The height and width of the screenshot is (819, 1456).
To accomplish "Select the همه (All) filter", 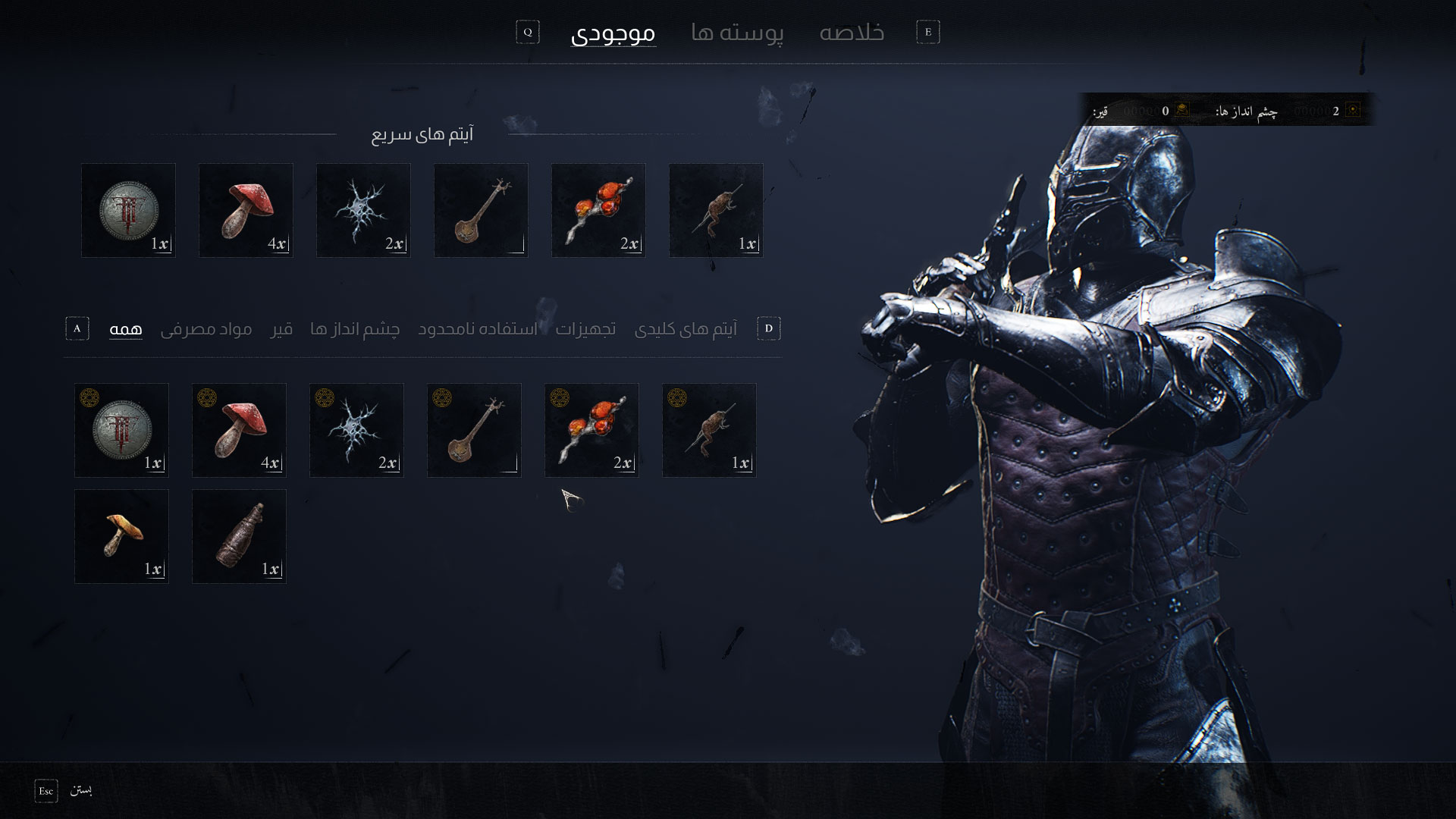I will pos(126,329).
